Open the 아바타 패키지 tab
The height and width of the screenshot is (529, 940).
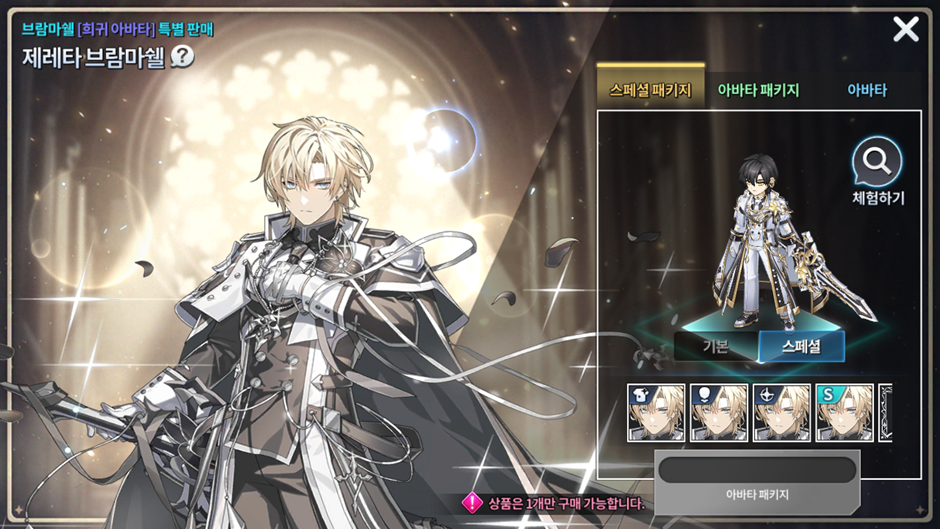coord(758,90)
